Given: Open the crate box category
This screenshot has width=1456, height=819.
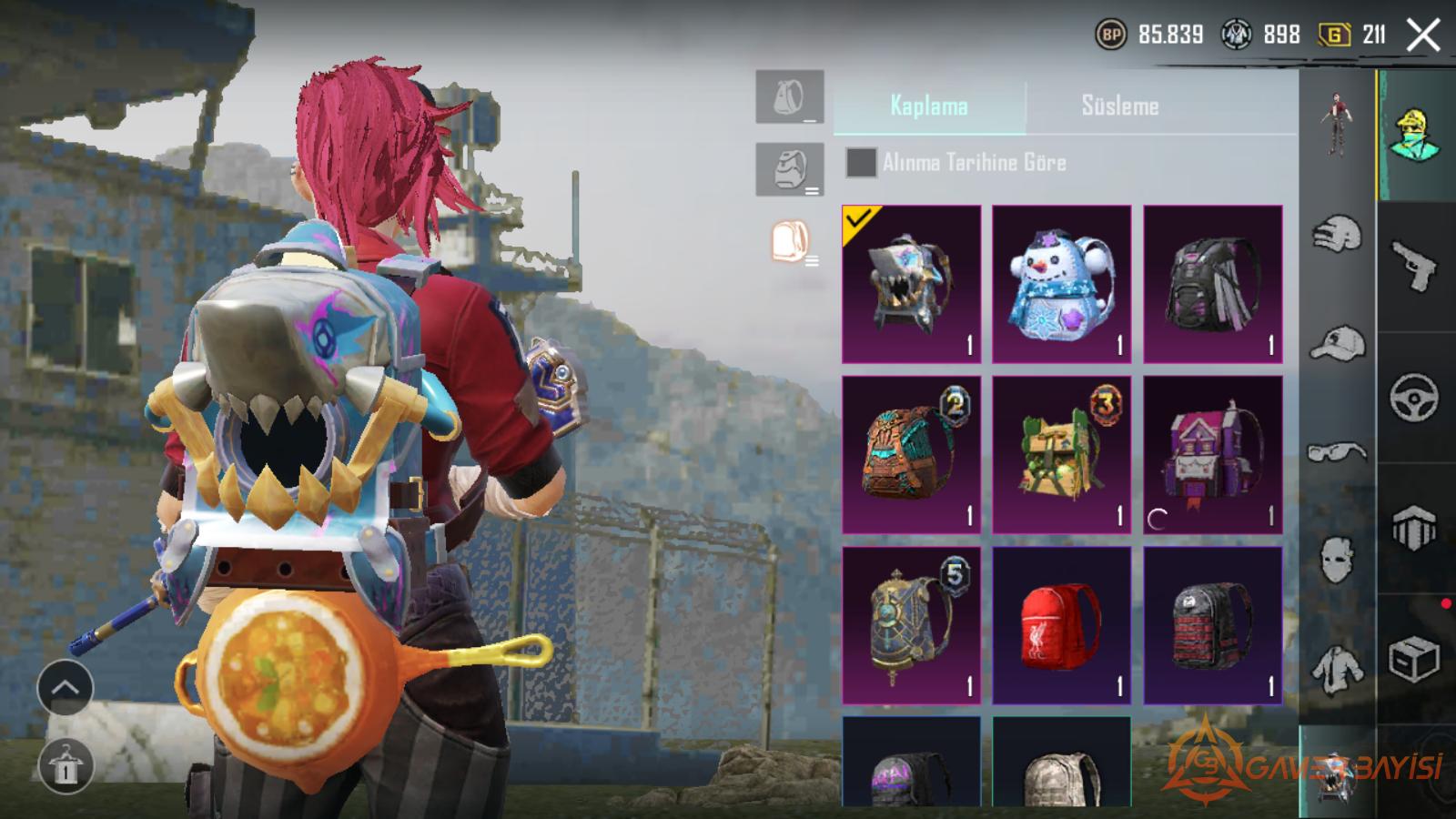Looking at the screenshot, I should [1413, 660].
